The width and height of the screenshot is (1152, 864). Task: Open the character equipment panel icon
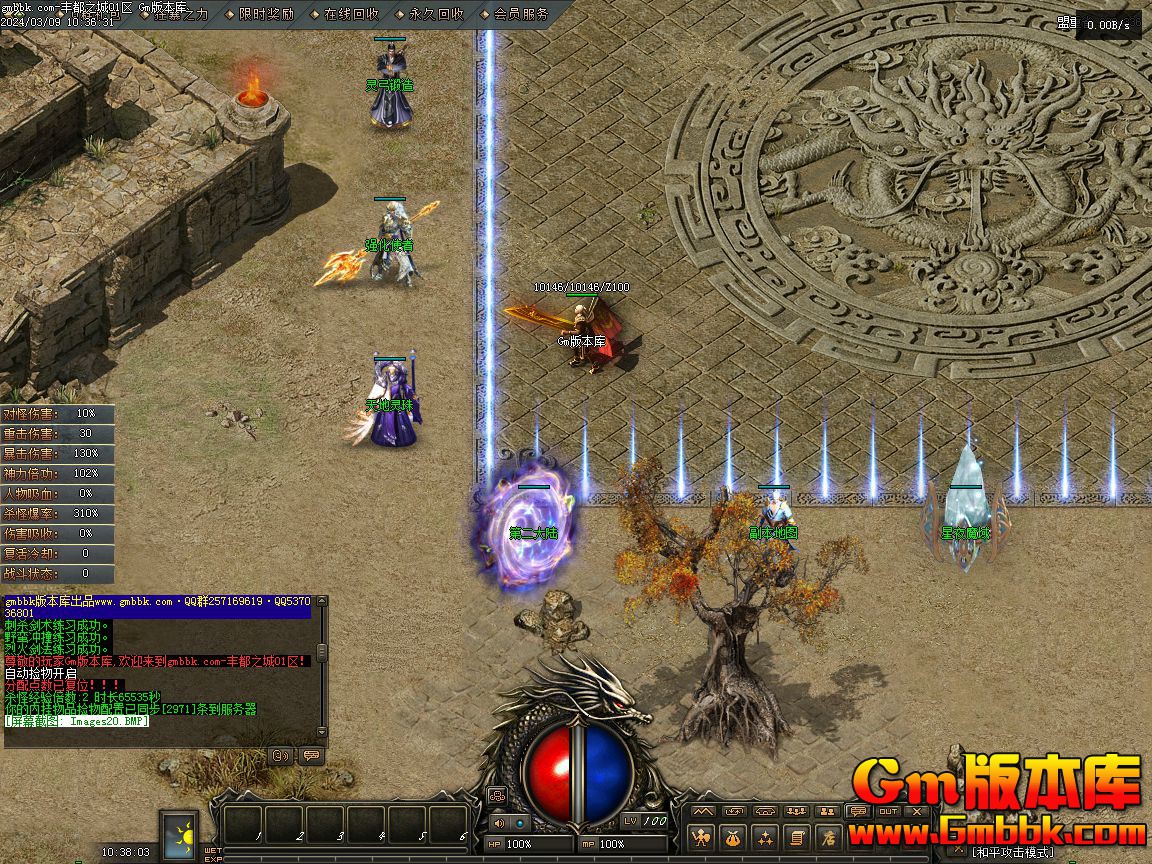[x=703, y=837]
